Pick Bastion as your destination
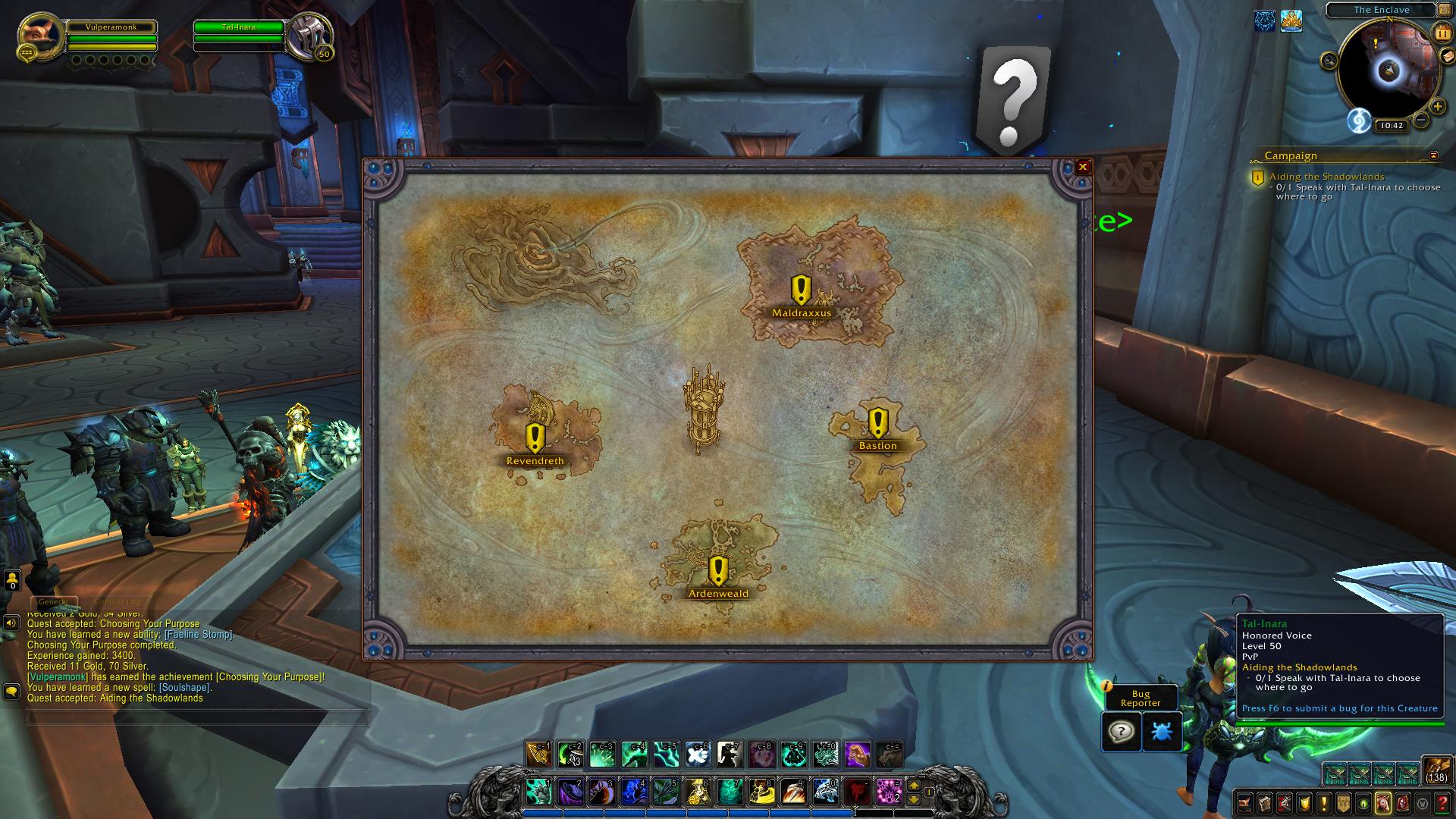Image resolution: width=1456 pixels, height=819 pixels. click(877, 425)
